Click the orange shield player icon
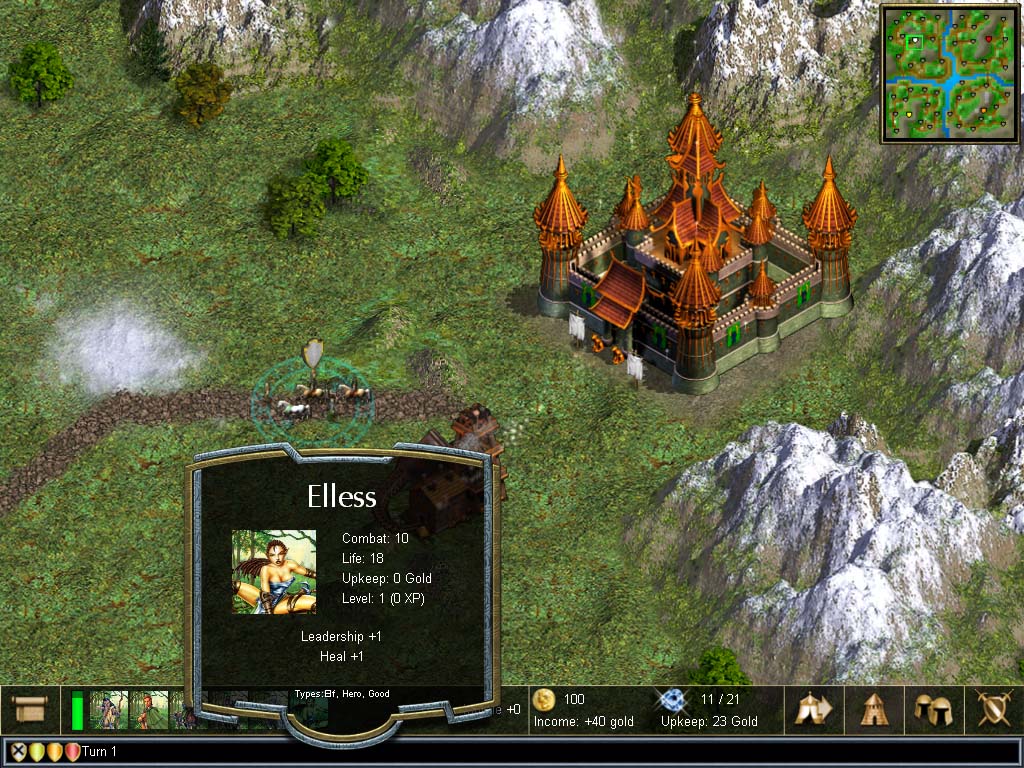1024x768 pixels. click(x=54, y=752)
